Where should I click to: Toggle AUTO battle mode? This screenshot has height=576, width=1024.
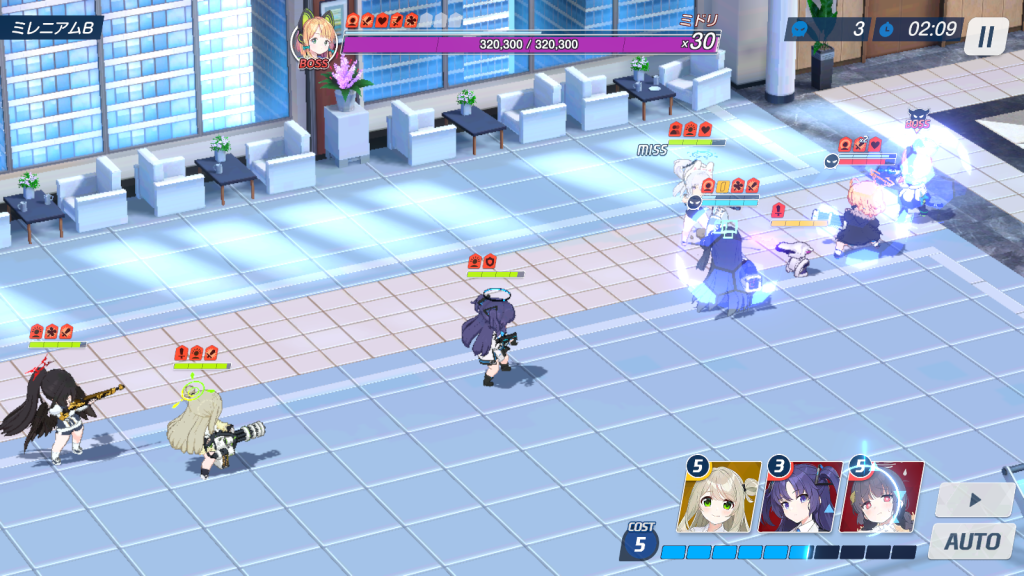(x=973, y=542)
